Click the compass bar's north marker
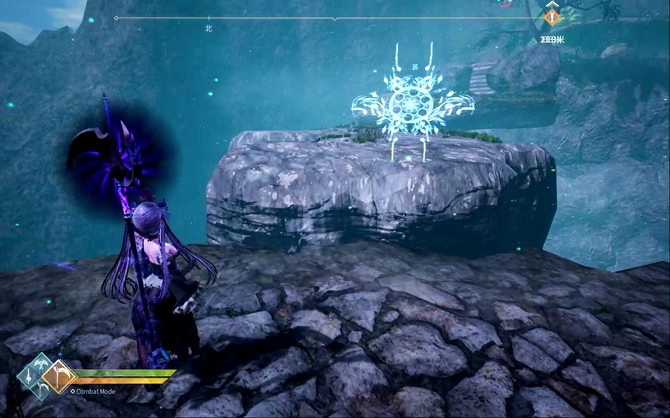The image size is (670, 418). (209, 29)
